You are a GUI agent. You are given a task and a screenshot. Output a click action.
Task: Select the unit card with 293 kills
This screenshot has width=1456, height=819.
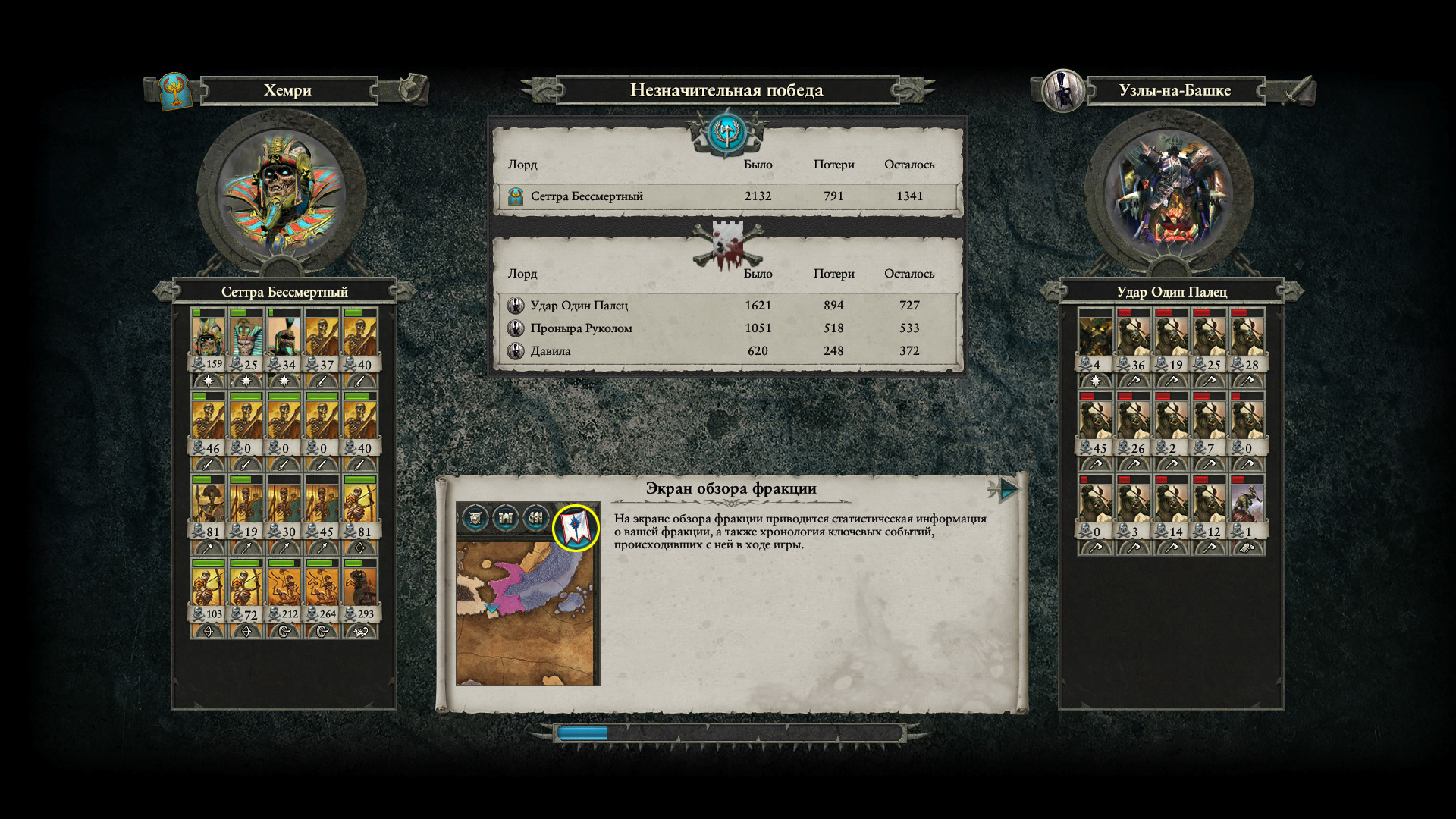(360, 590)
